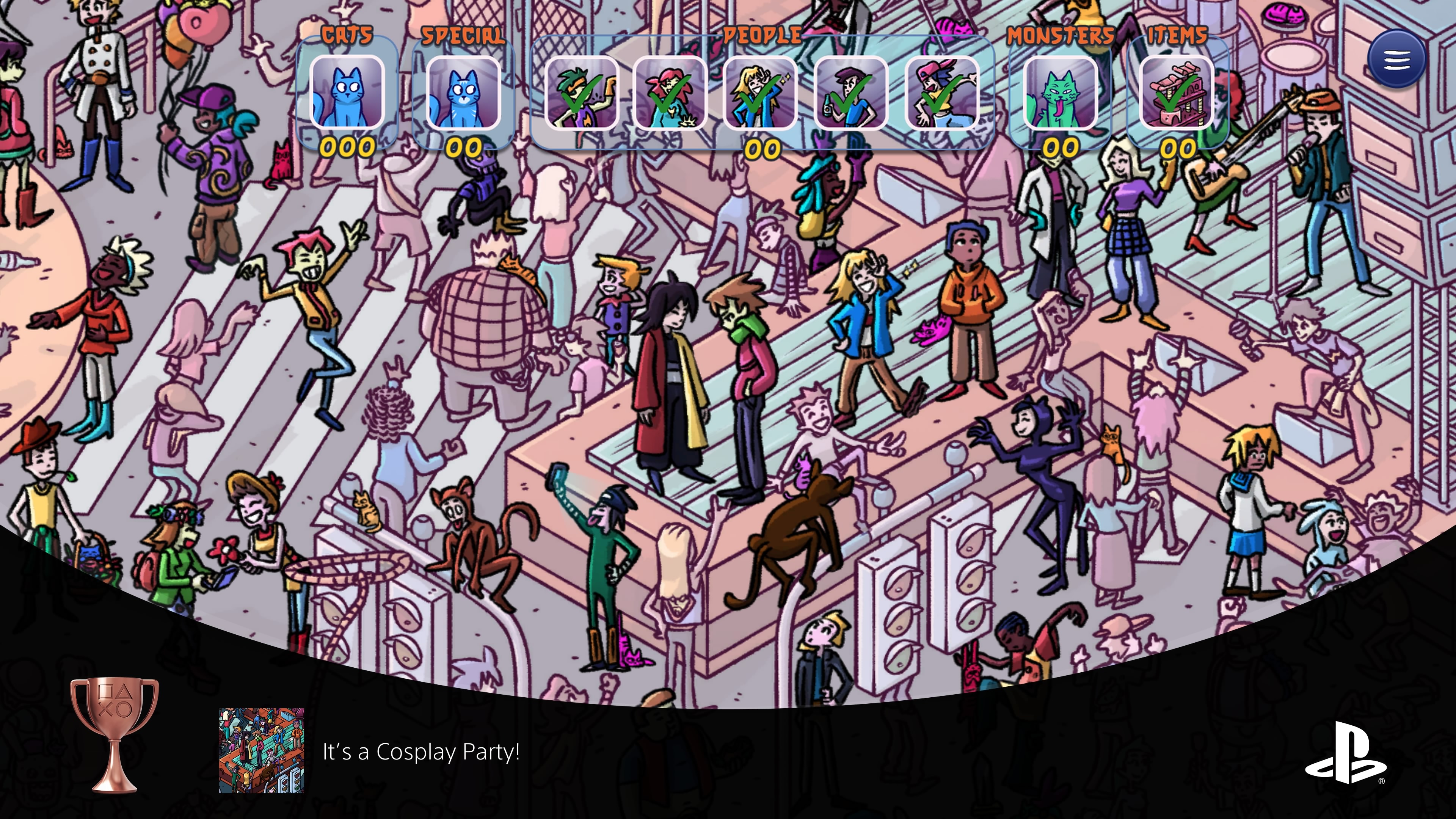Open the Cosplay Party trophy thumbnail
Viewport: 1456px width, 819px height.
262,751
